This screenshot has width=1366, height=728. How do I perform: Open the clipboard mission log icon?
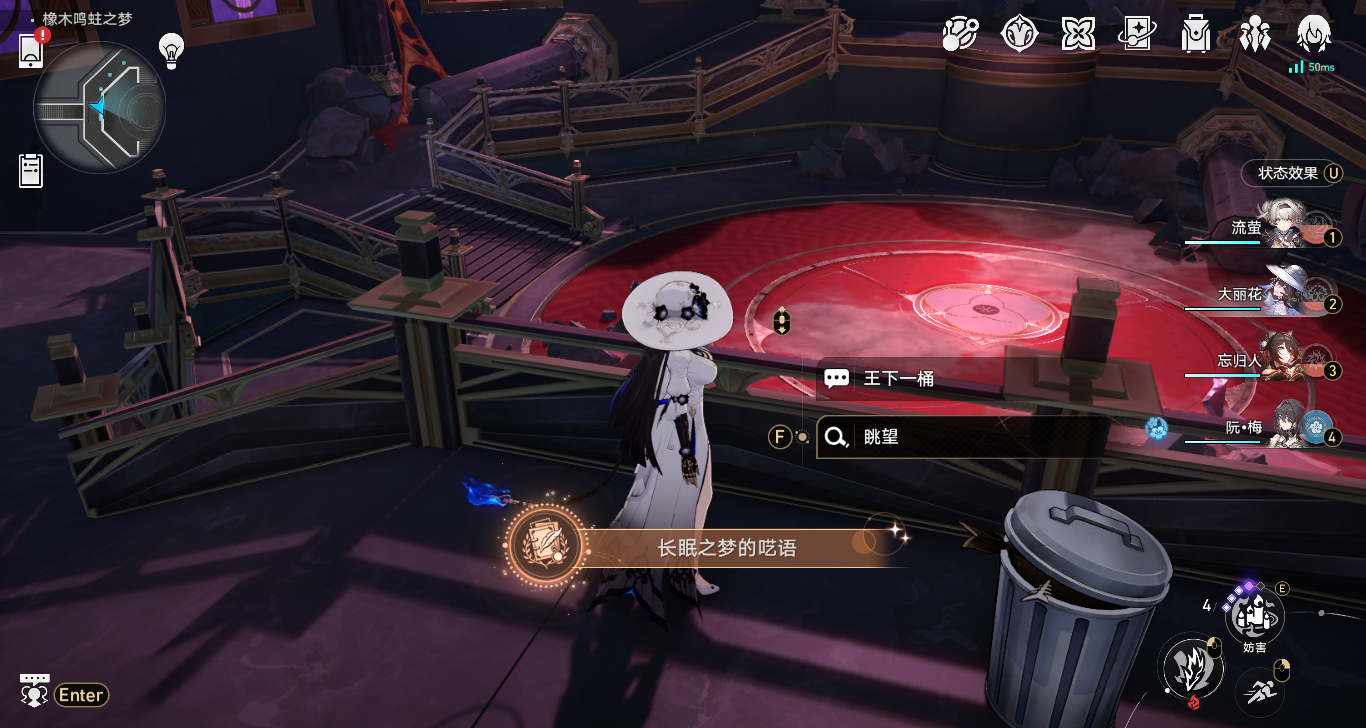click(31, 171)
